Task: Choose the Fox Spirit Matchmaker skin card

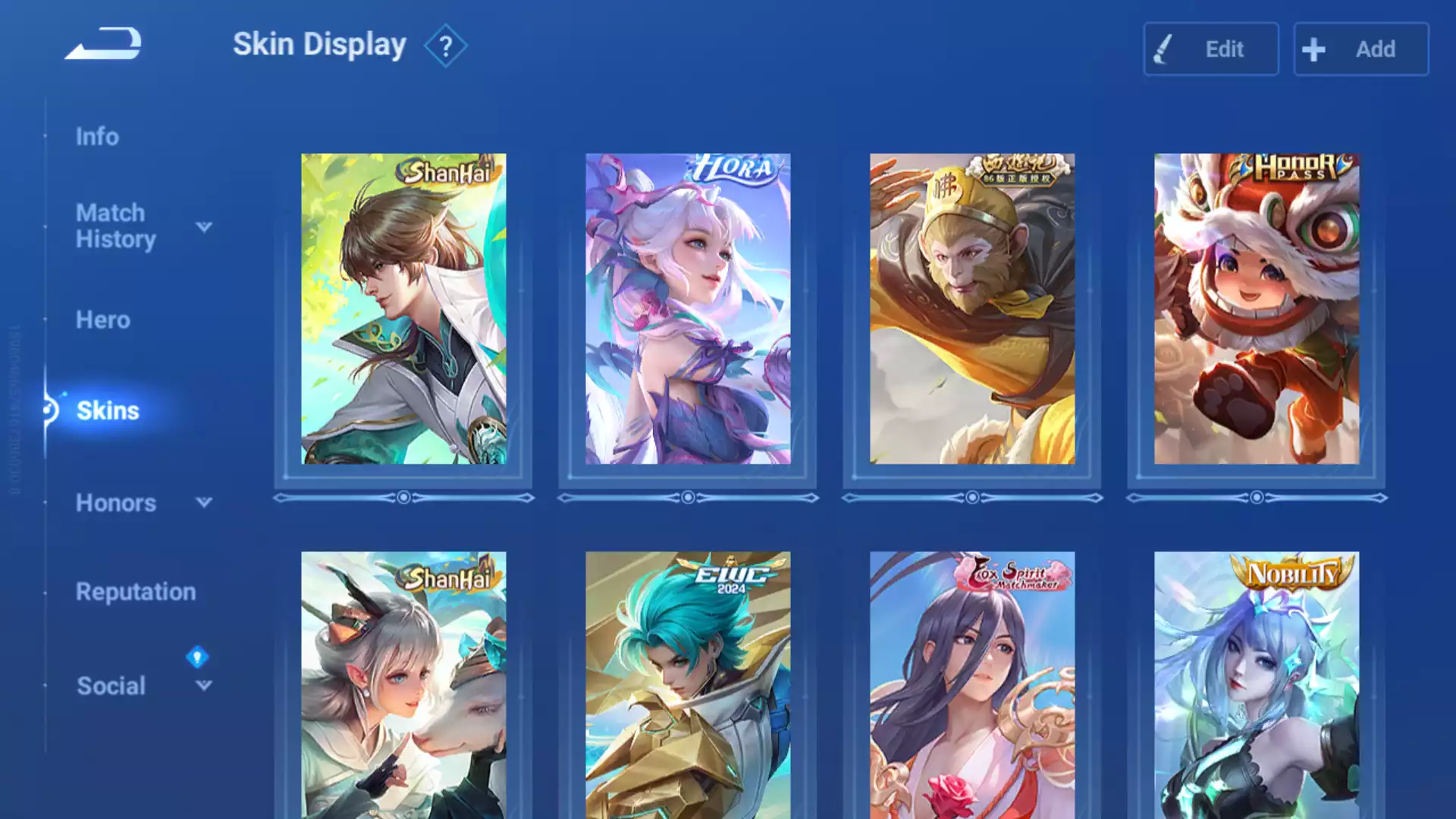Action: tap(972, 684)
